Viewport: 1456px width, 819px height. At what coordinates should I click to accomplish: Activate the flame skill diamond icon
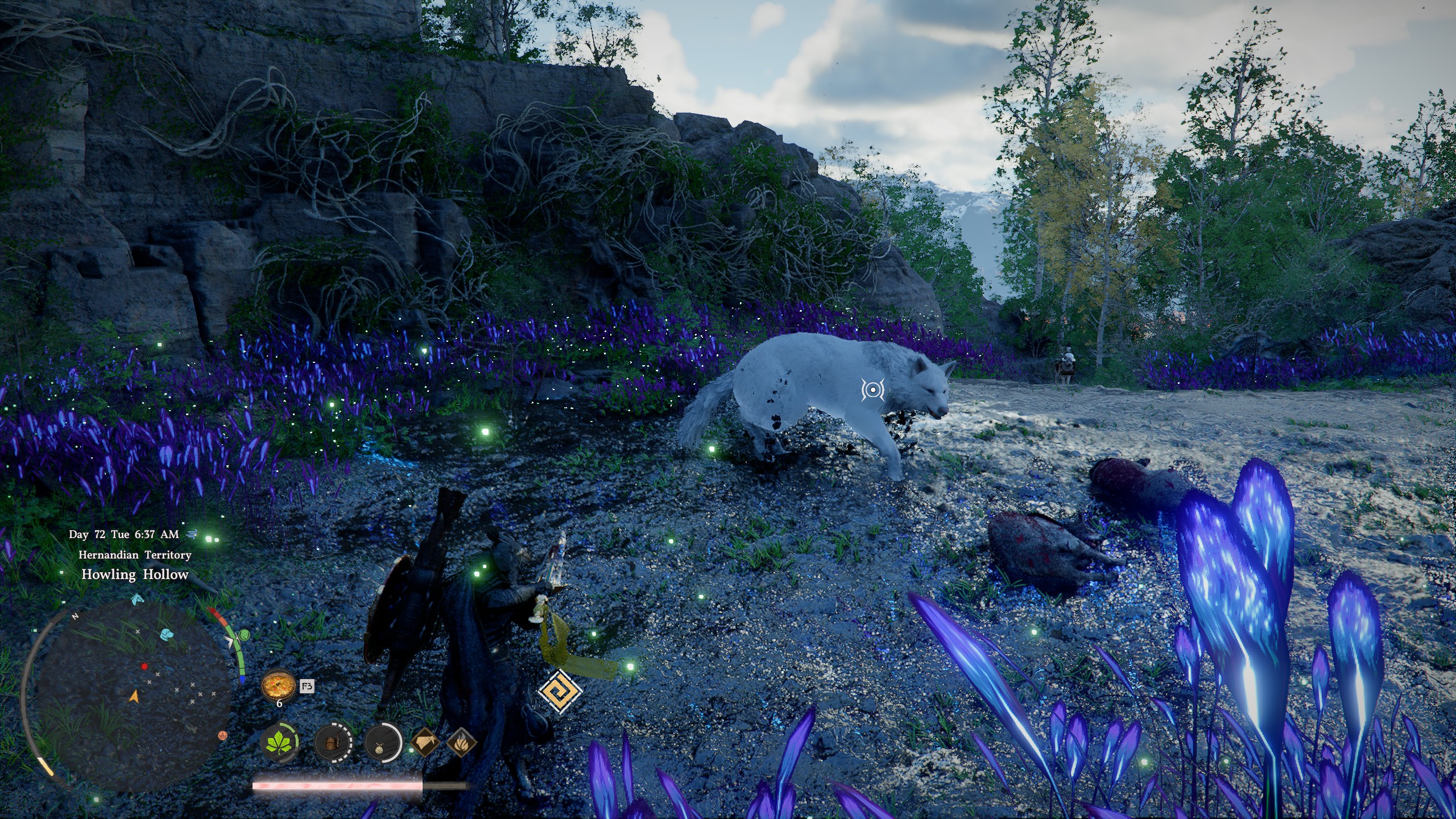(461, 742)
